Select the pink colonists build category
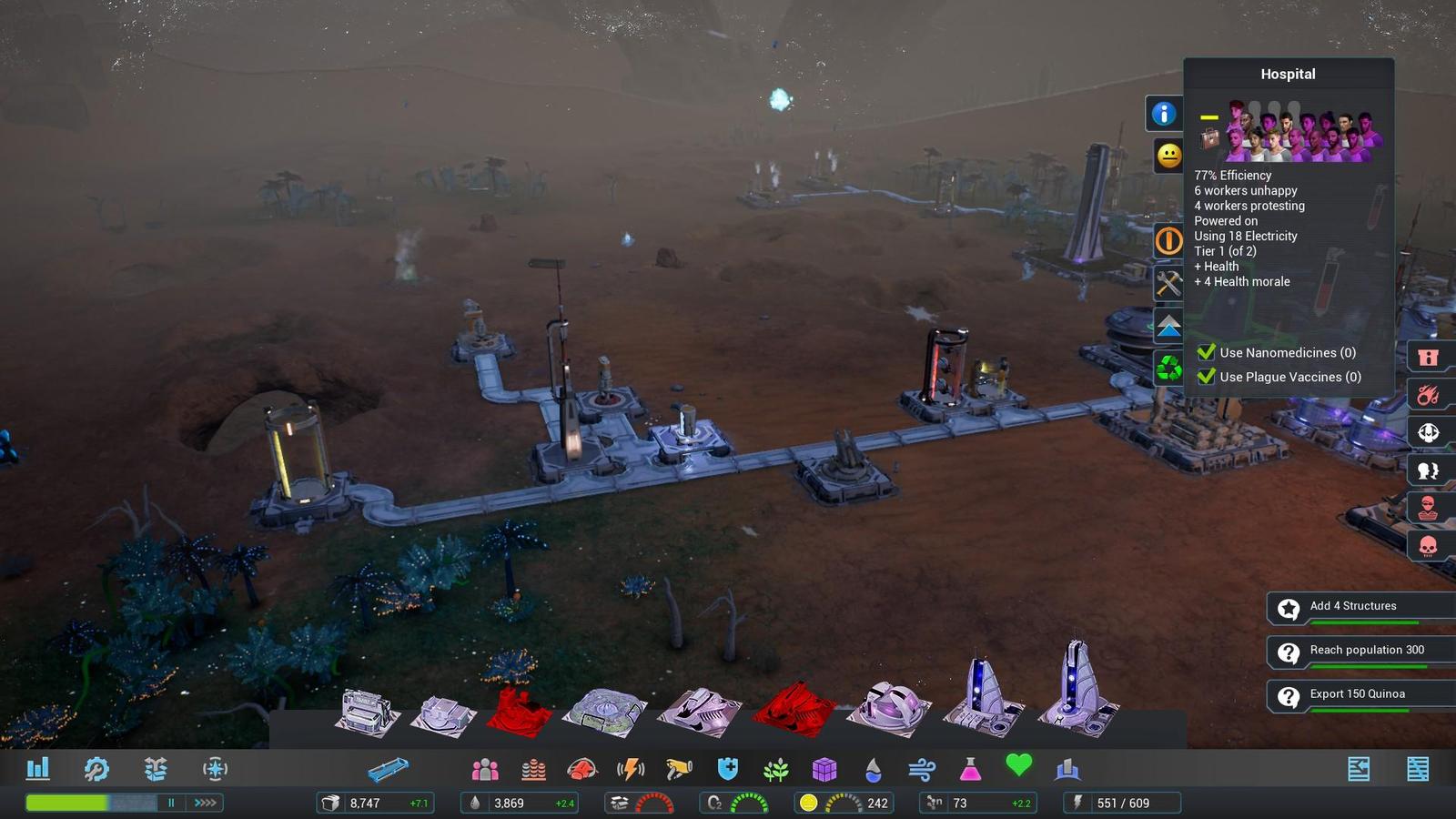The height and width of the screenshot is (819, 1456). click(x=485, y=770)
